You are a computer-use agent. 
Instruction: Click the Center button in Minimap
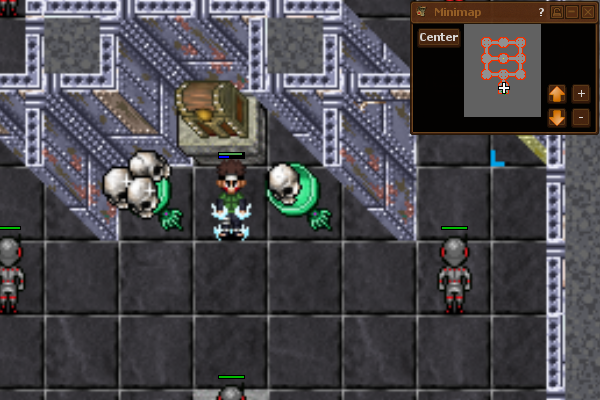[439, 37]
